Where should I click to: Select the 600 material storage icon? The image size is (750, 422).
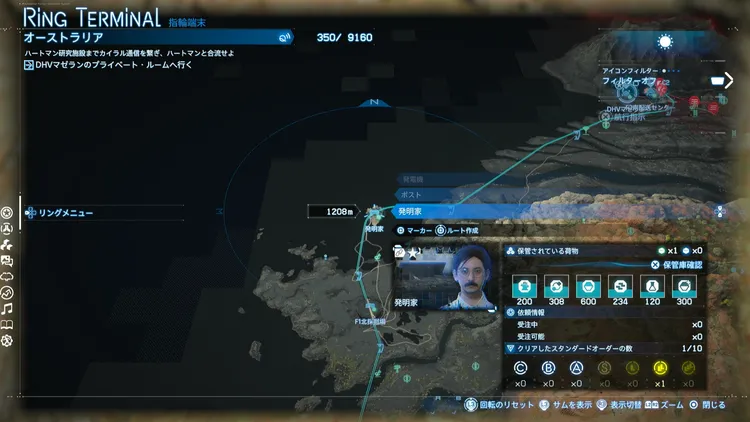pyautogui.click(x=588, y=286)
